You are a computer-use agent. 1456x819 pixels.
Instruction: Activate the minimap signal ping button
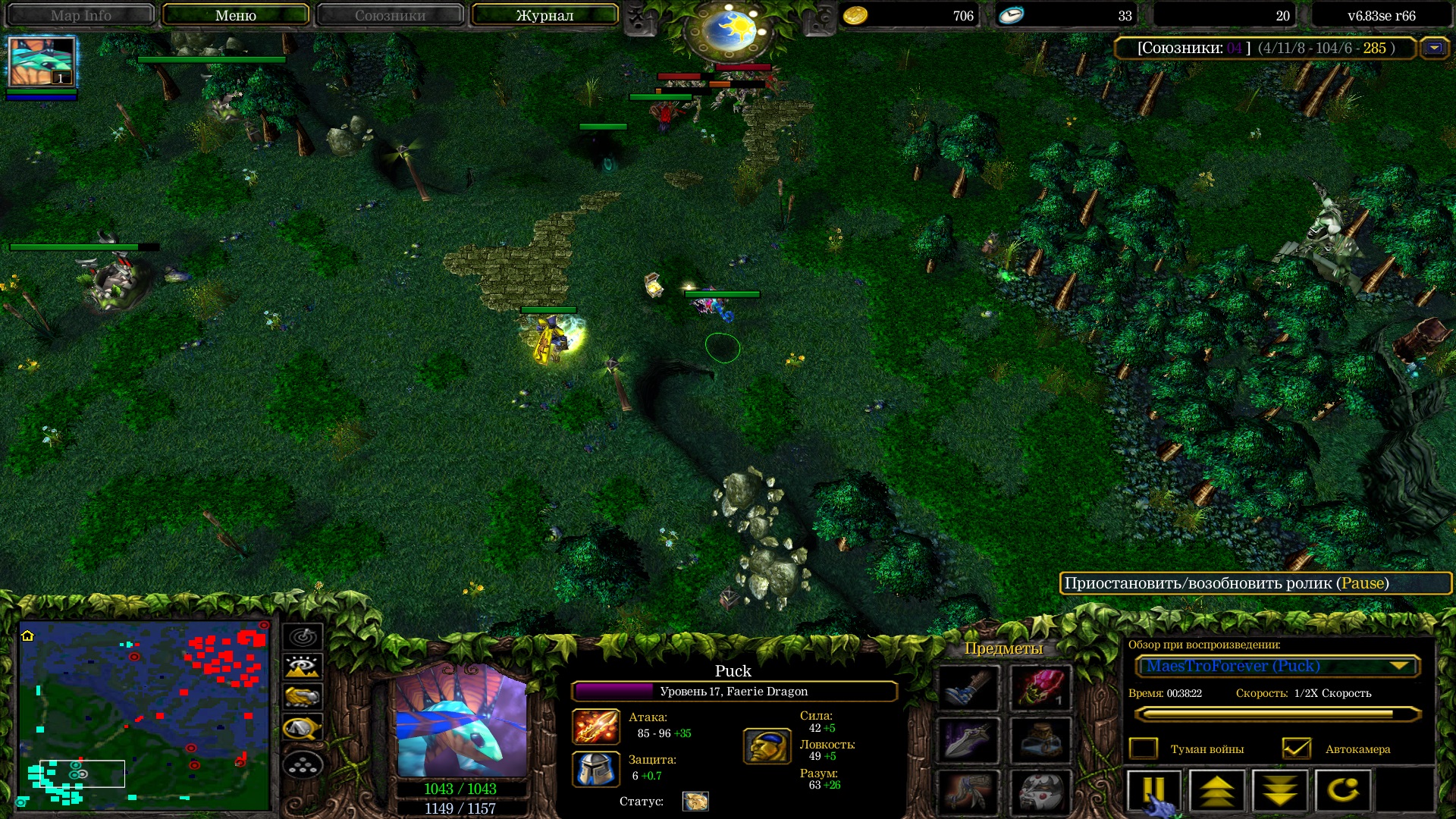(303, 636)
